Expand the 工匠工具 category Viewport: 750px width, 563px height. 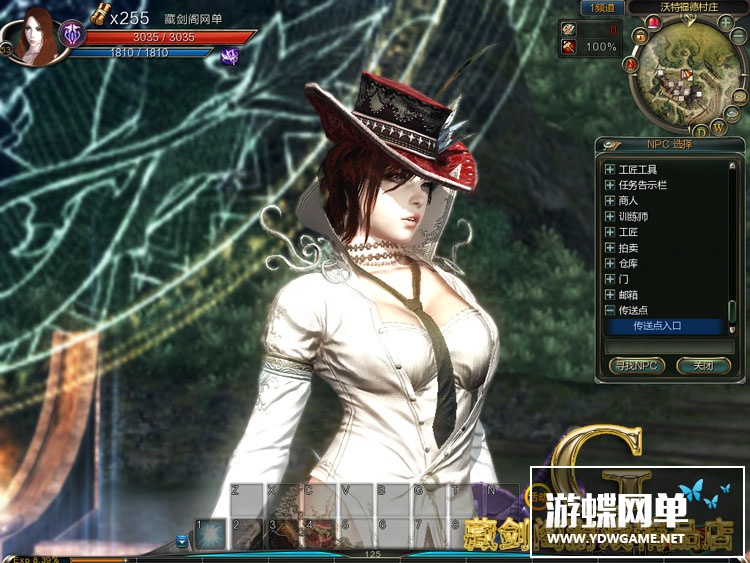pos(610,170)
